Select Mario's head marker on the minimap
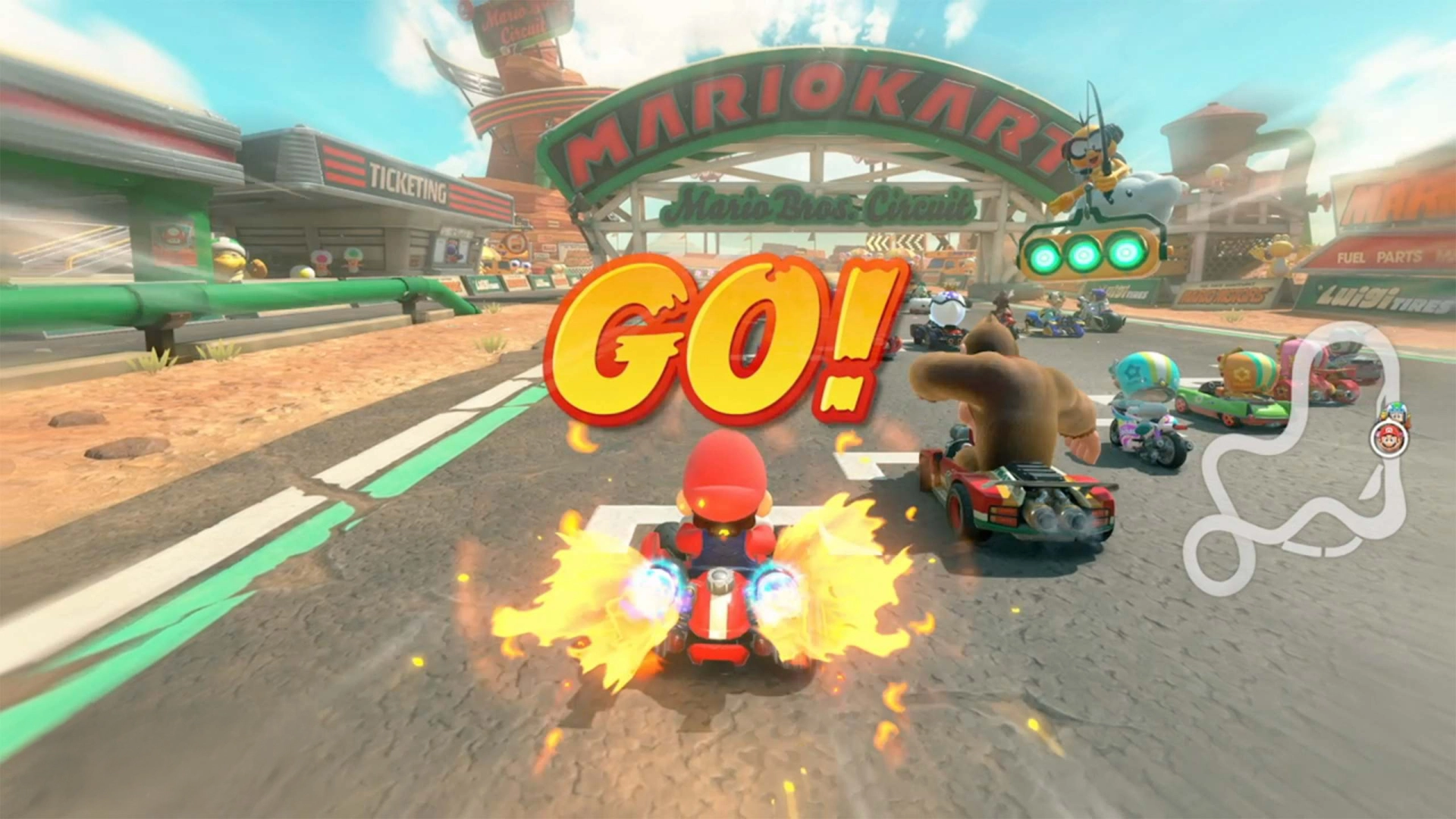 click(1389, 439)
